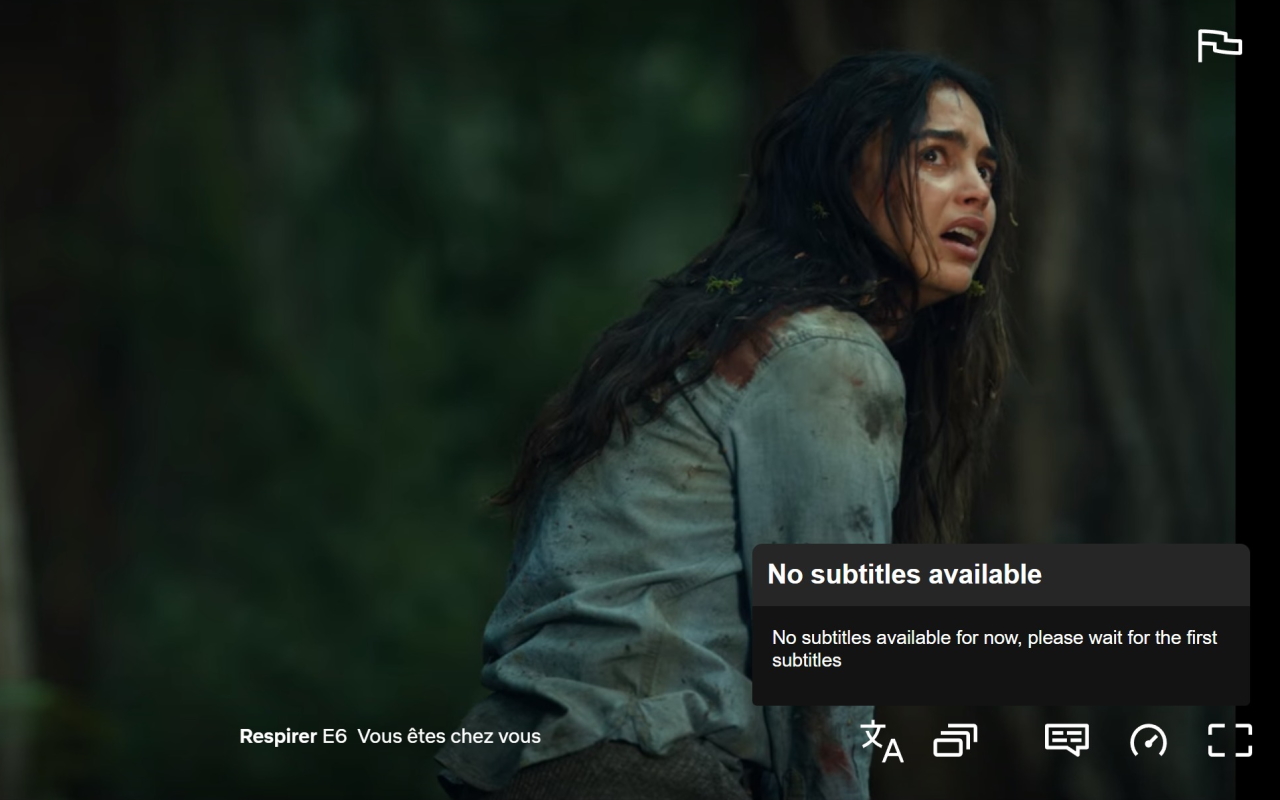The width and height of the screenshot is (1280, 800).
Task: Toggle fullscreen playback view
Action: (1228, 740)
